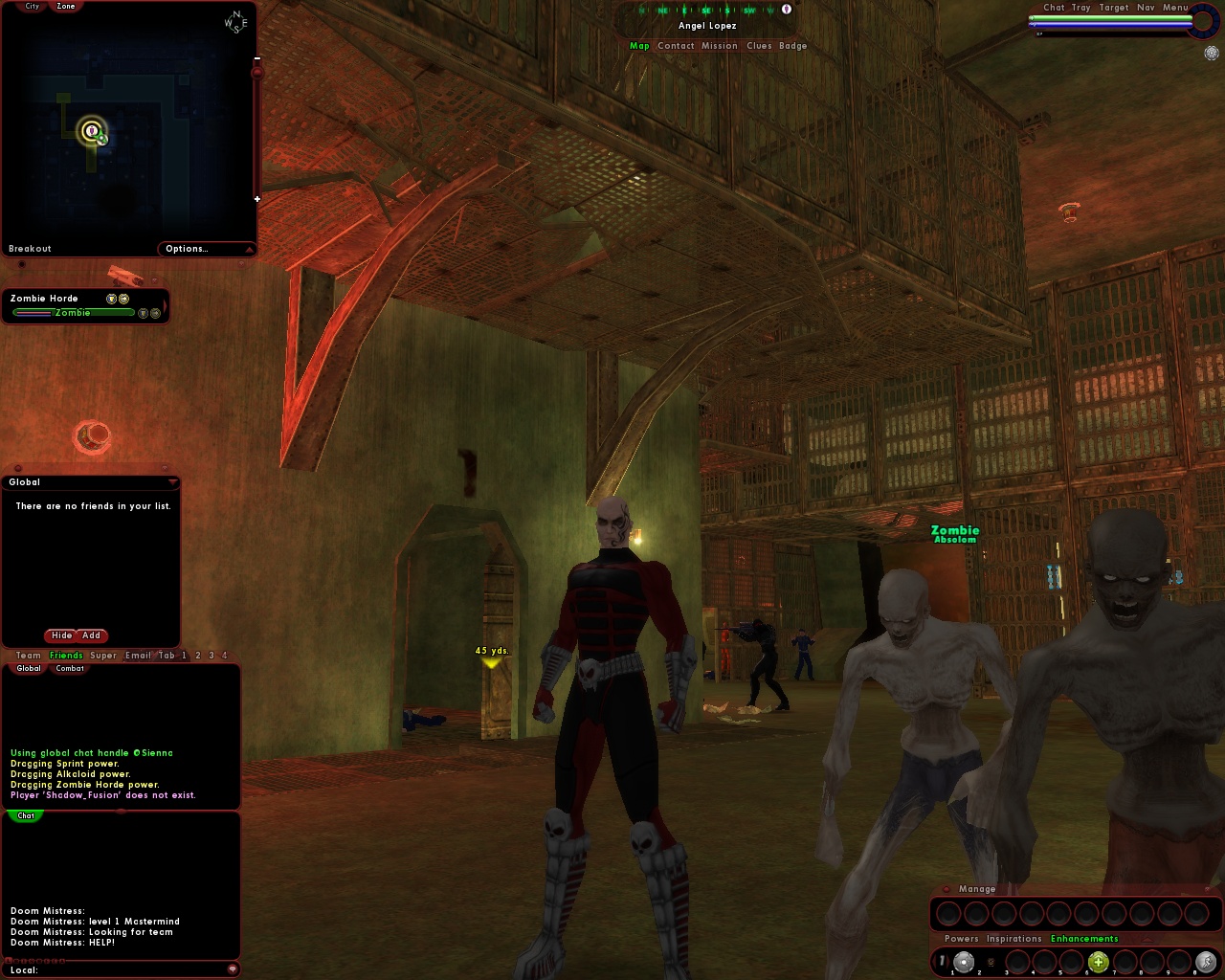Image resolution: width=1225 pixels, height=980 pixels.
Task: Collapse the Global friends window with its corner triangle
Action: click(174, 481)
